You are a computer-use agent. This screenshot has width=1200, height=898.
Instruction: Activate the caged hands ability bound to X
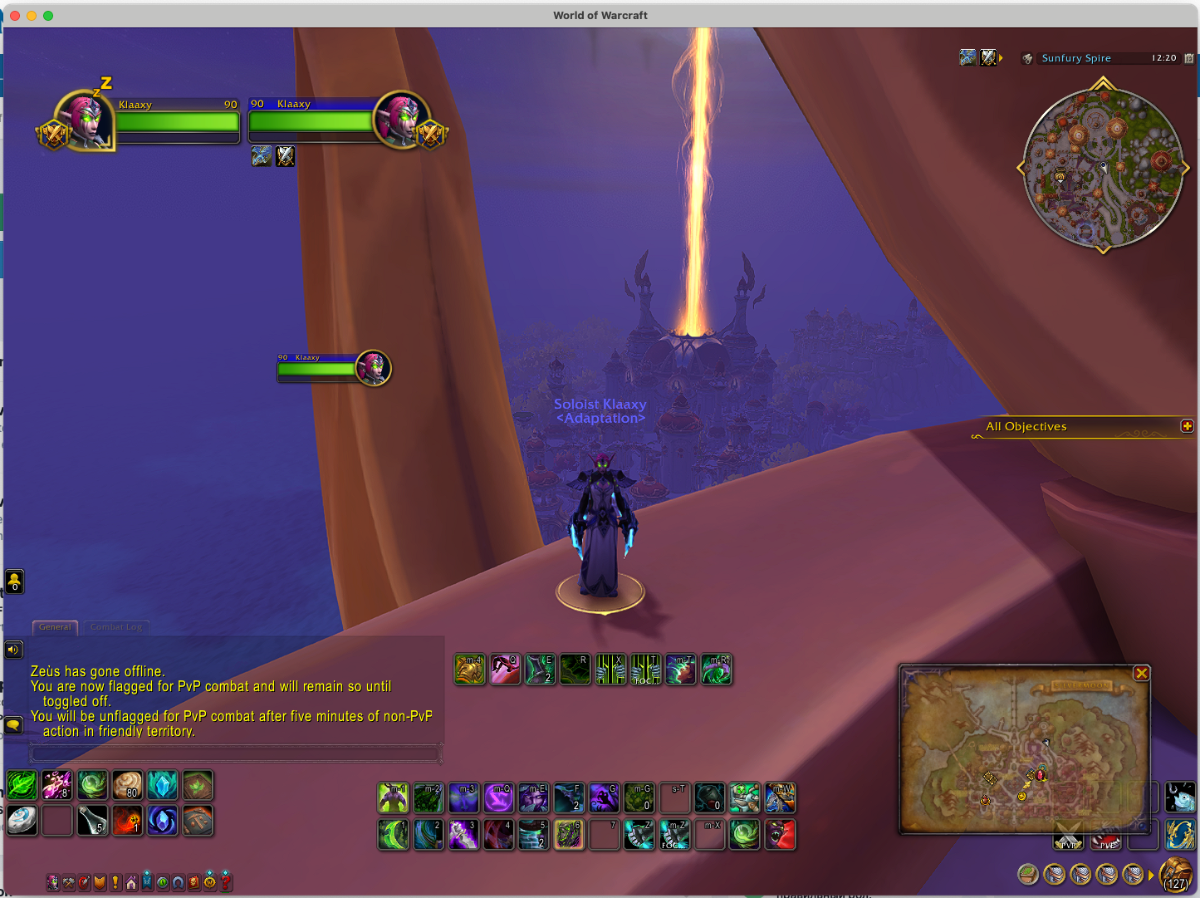[x=610, y=669]
